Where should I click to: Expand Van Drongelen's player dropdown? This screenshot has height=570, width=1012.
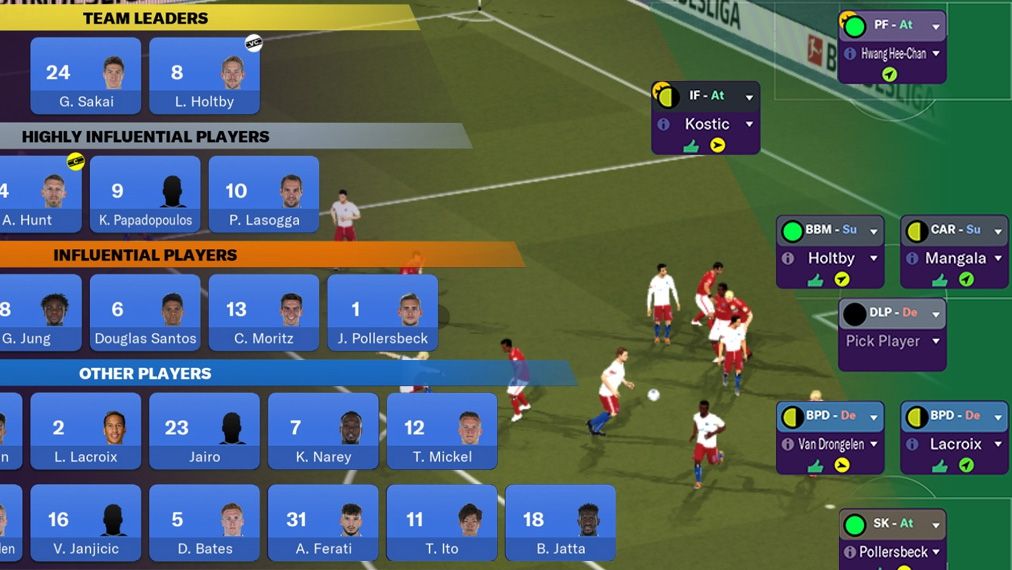coord(873,444)
